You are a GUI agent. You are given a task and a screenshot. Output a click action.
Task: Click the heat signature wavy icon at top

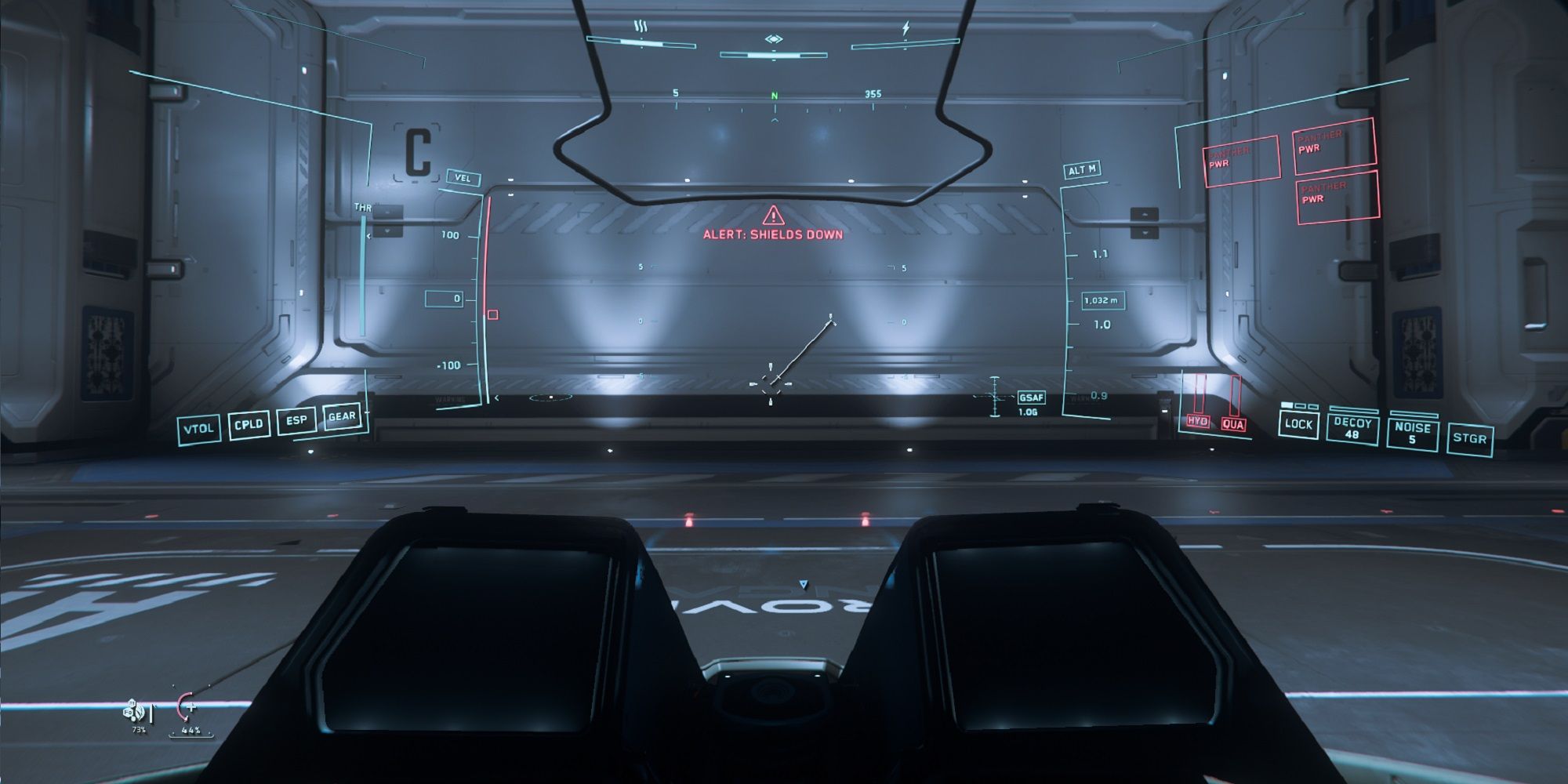(x=641, y=26)
